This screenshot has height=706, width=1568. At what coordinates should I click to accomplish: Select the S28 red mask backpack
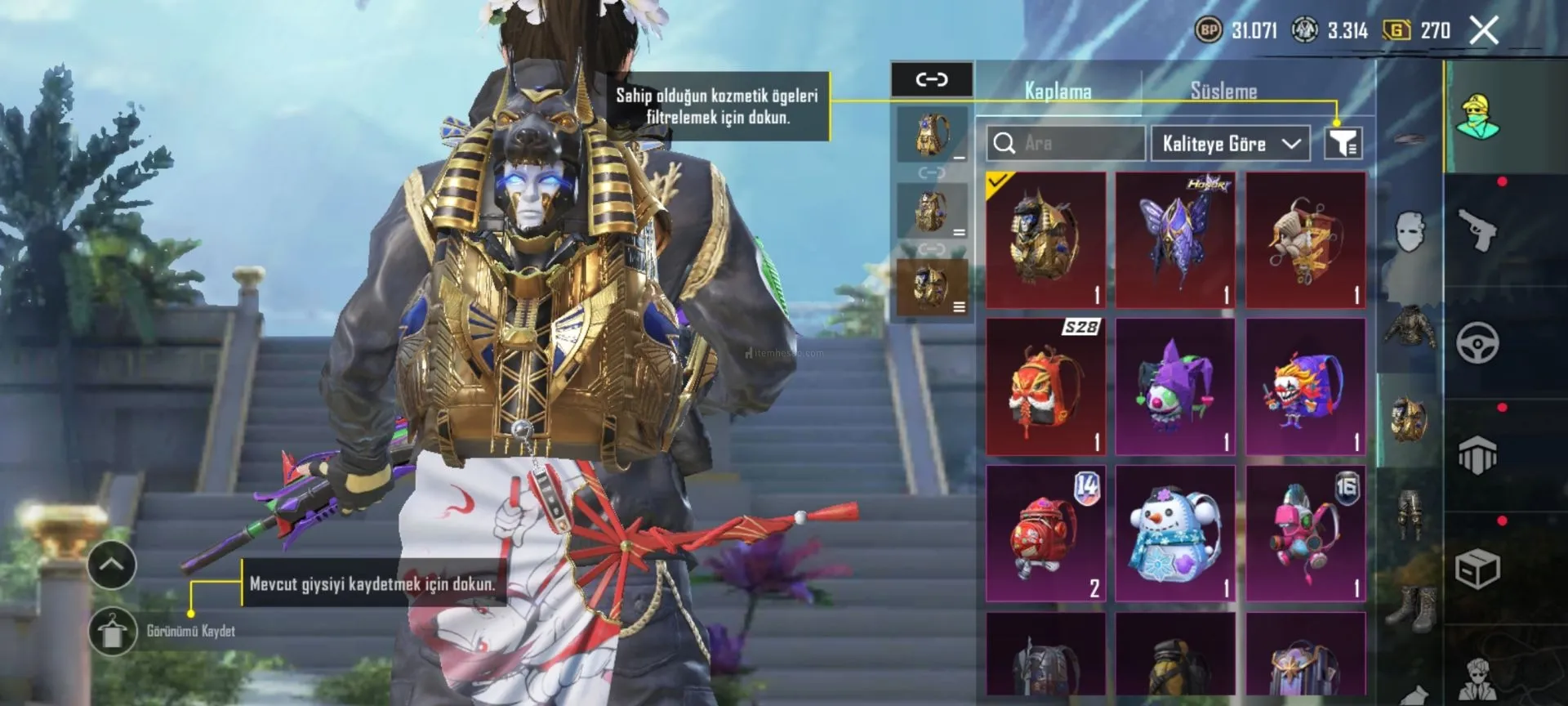[x=1045, y=387]
